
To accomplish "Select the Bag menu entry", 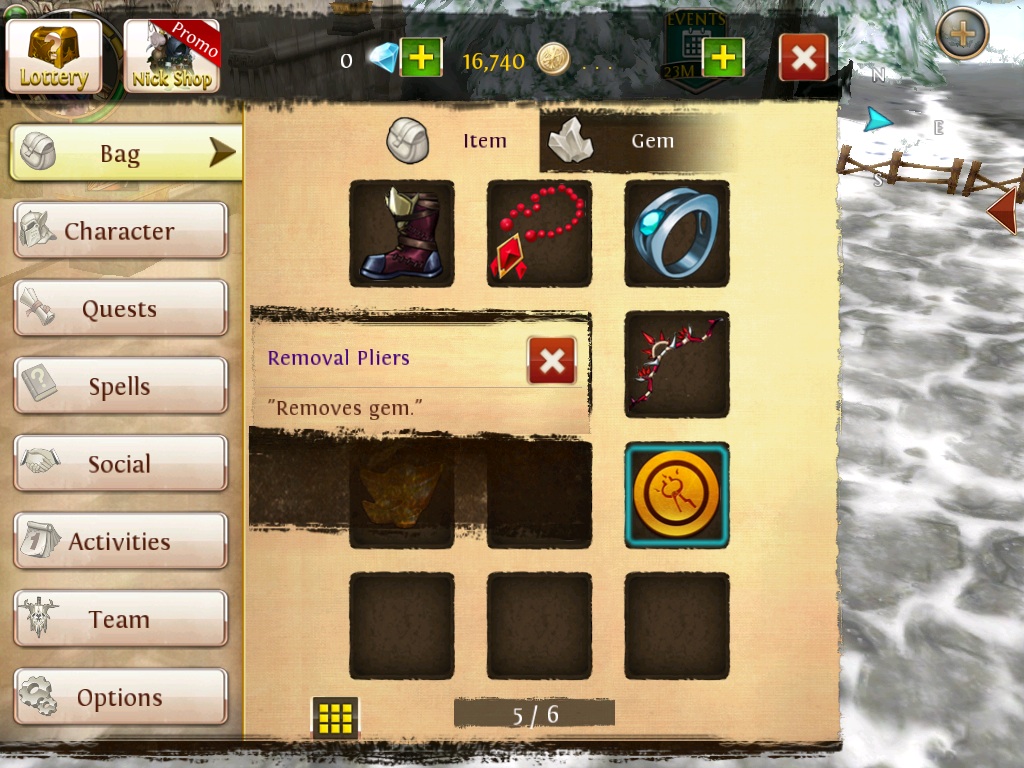I will (x=125, y=153).
